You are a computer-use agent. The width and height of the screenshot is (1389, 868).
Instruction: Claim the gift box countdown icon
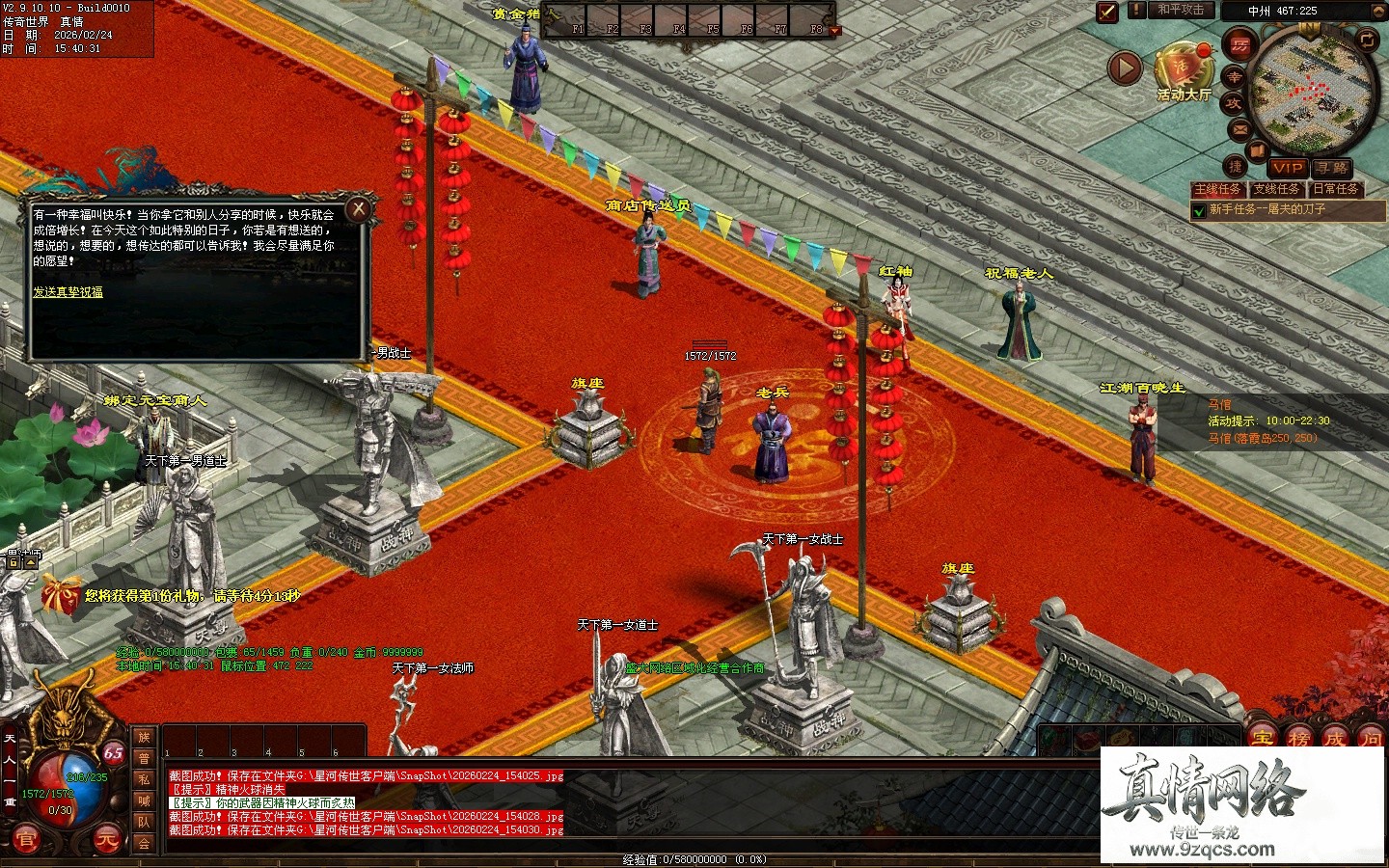tap(61, 595)
